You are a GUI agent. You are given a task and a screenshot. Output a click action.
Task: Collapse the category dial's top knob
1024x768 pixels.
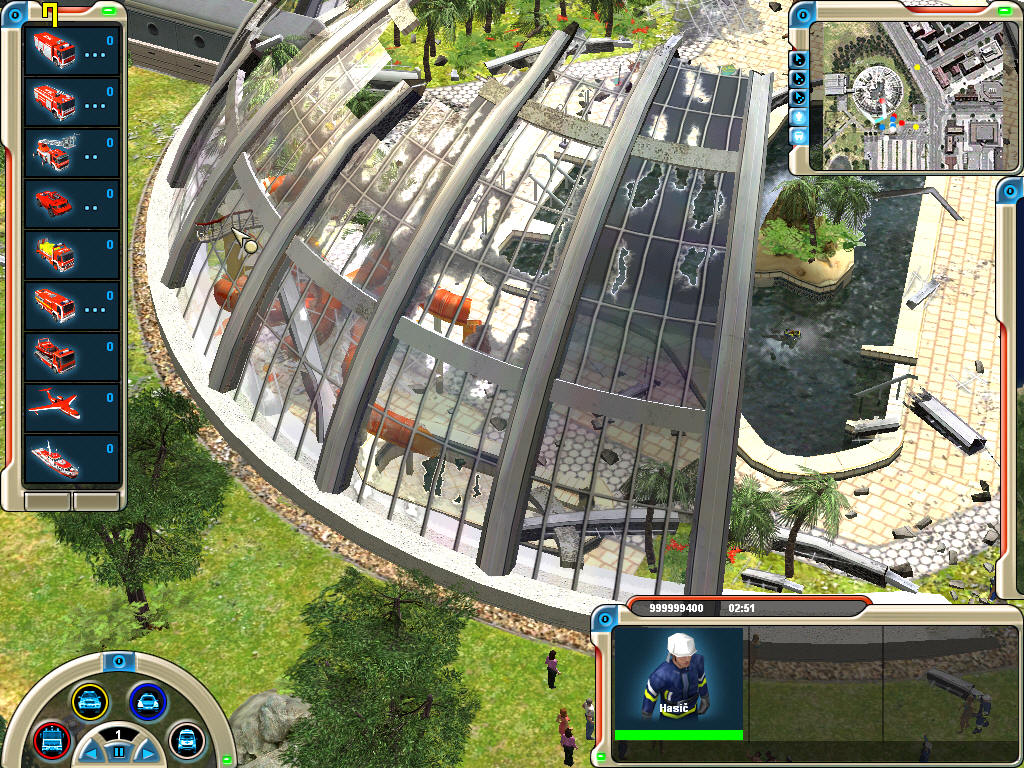[x=118, y=661]
